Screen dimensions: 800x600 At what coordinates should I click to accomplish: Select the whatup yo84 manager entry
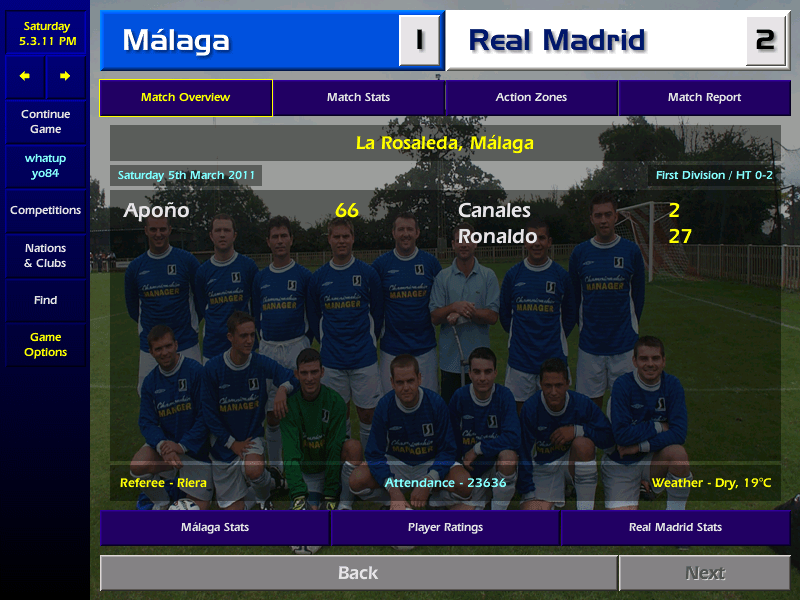pos(45,166)
